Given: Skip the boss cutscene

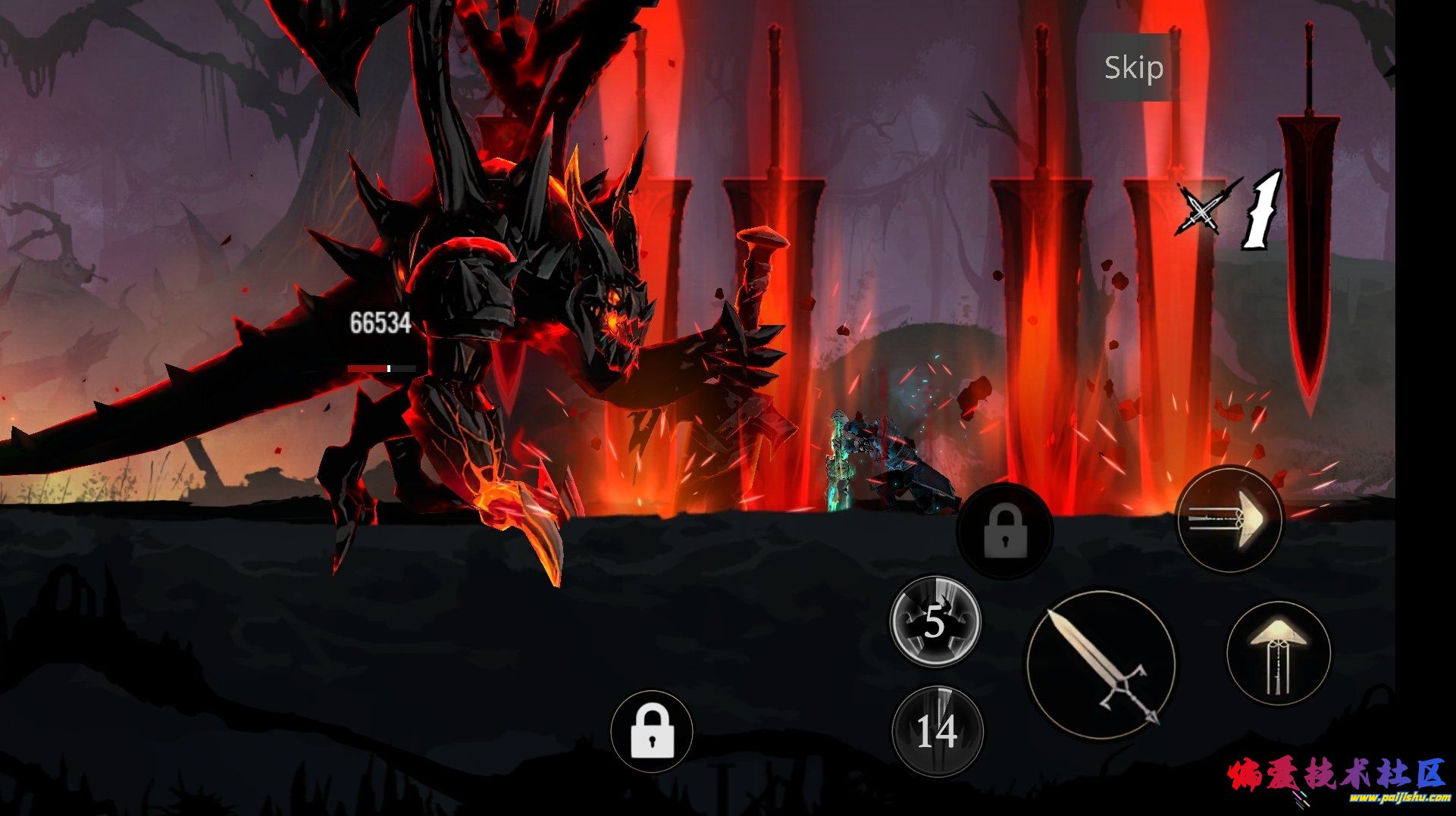Looking at the screenshot, I should tap(1133, 68).
